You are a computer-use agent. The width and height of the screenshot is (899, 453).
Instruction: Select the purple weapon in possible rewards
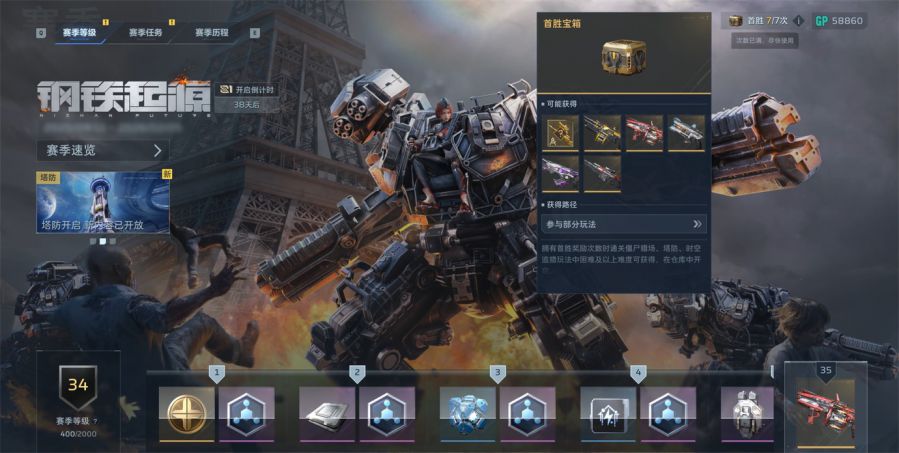(x=562, y=172)
